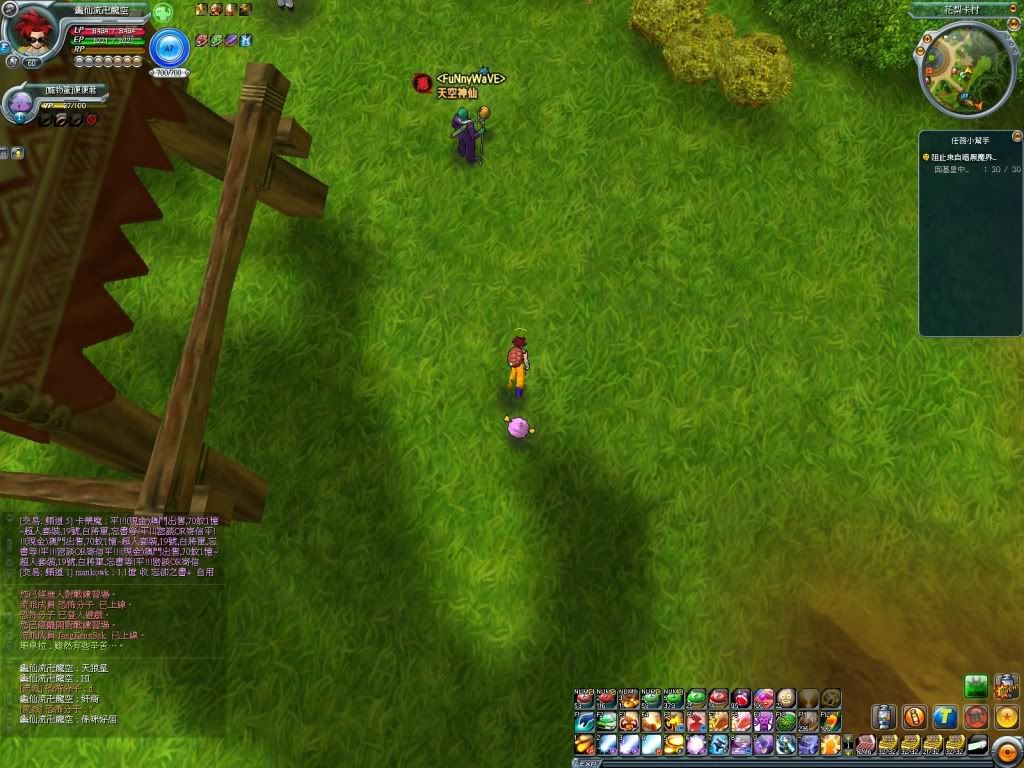Click the green scouter button above the menu row
1024x768 pixels.
[x=976, y=686]
